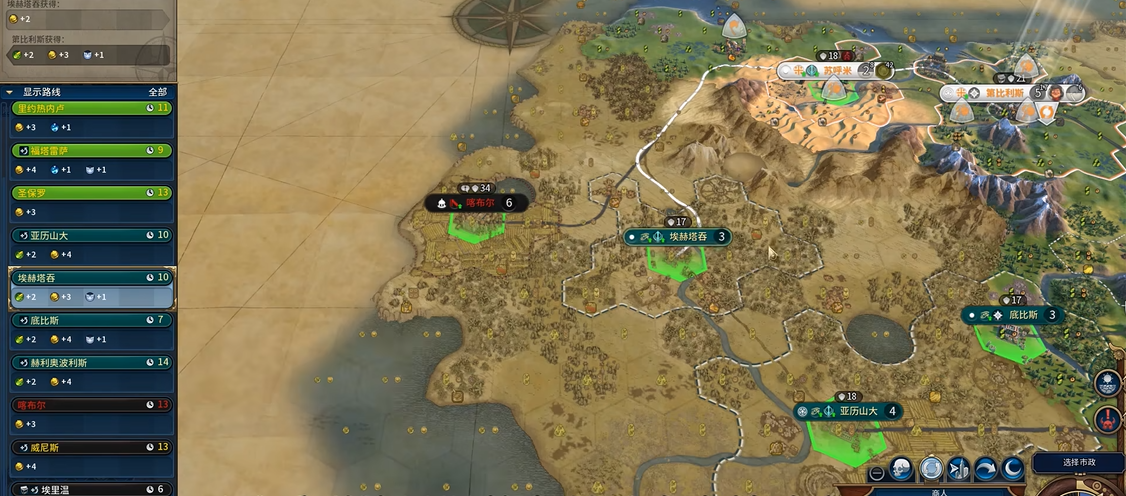
Task: Open the 选择市政 civic notification
Action: [1078, 462]
